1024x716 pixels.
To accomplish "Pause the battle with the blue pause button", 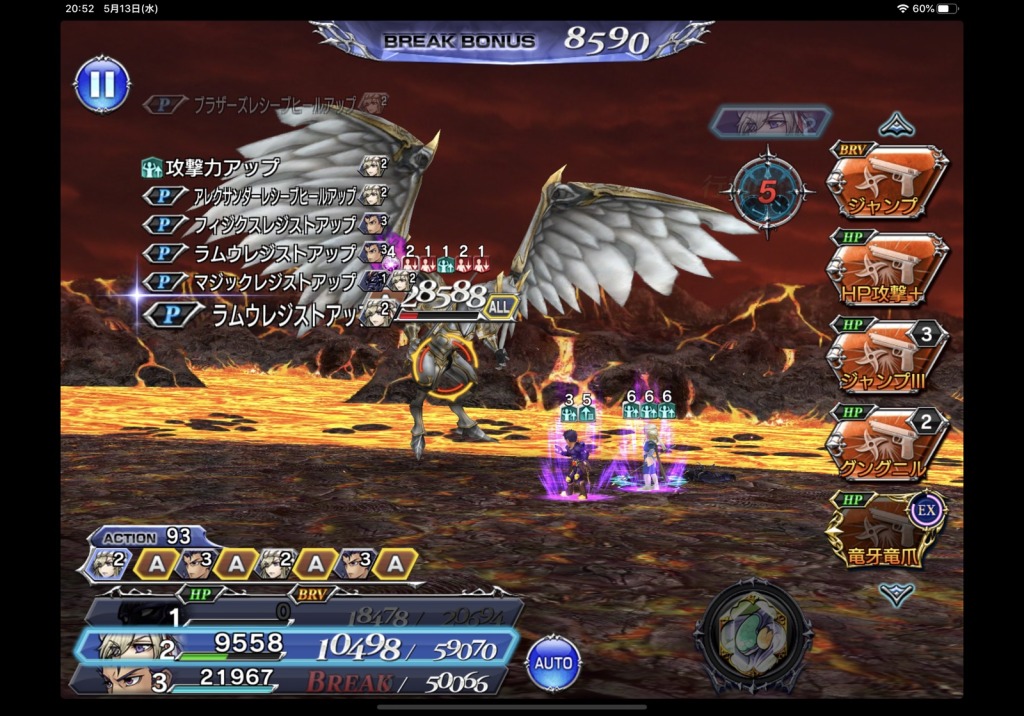I will tap(102, 84).
